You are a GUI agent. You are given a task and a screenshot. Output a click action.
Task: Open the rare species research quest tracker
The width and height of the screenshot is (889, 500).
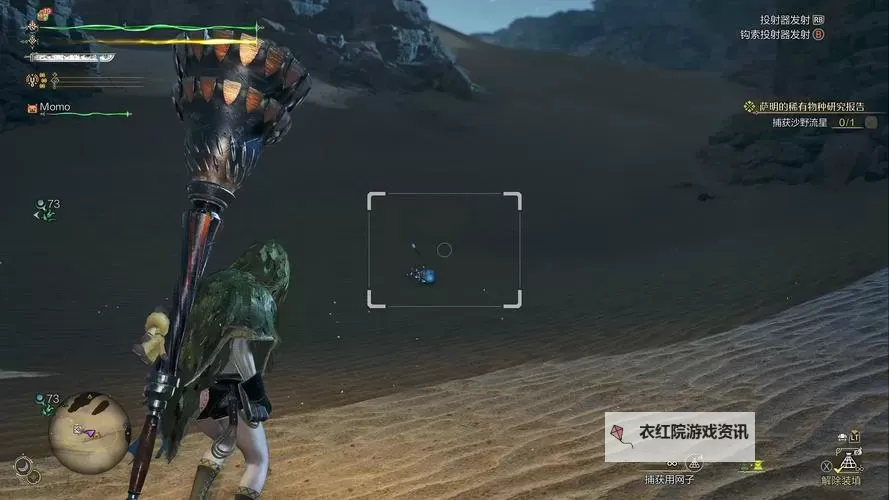[812, 106]
